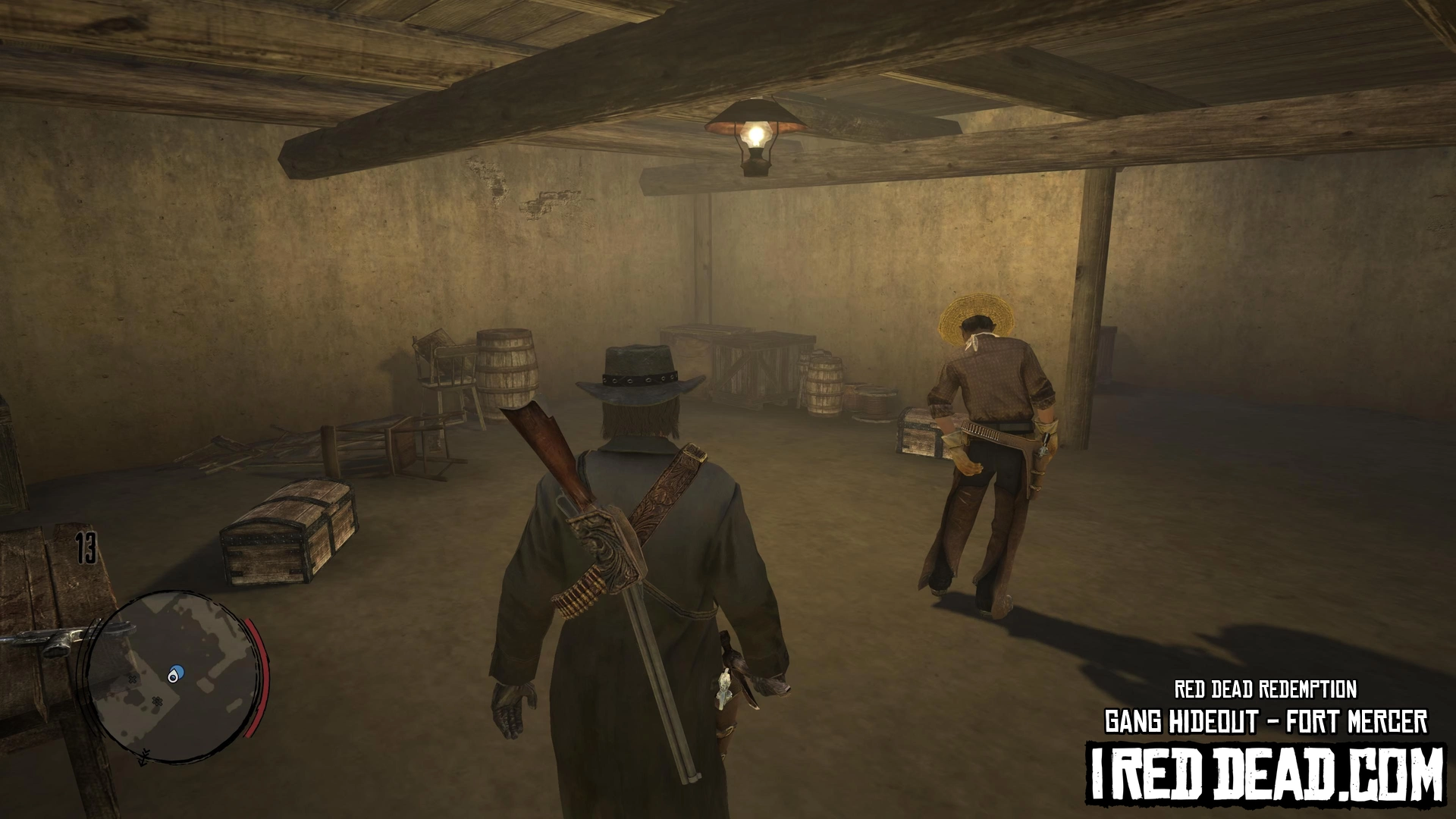Open the IRedDead.com watermark logo
This screenshot has height=819, width=1456.
pos(1266,773)
